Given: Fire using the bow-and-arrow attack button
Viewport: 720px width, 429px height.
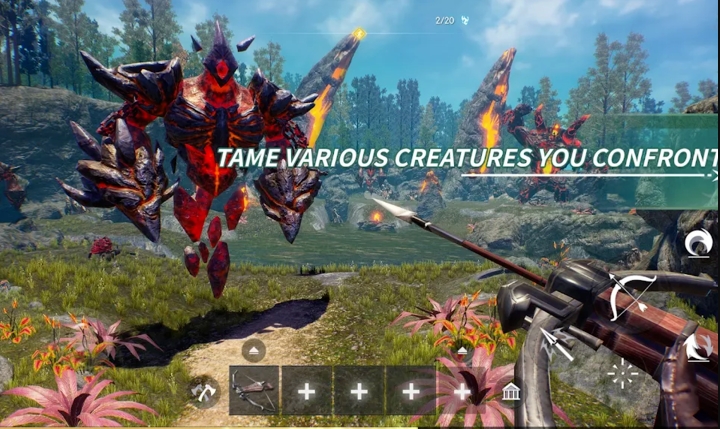Looking at the screenshot, I should 632,294.
